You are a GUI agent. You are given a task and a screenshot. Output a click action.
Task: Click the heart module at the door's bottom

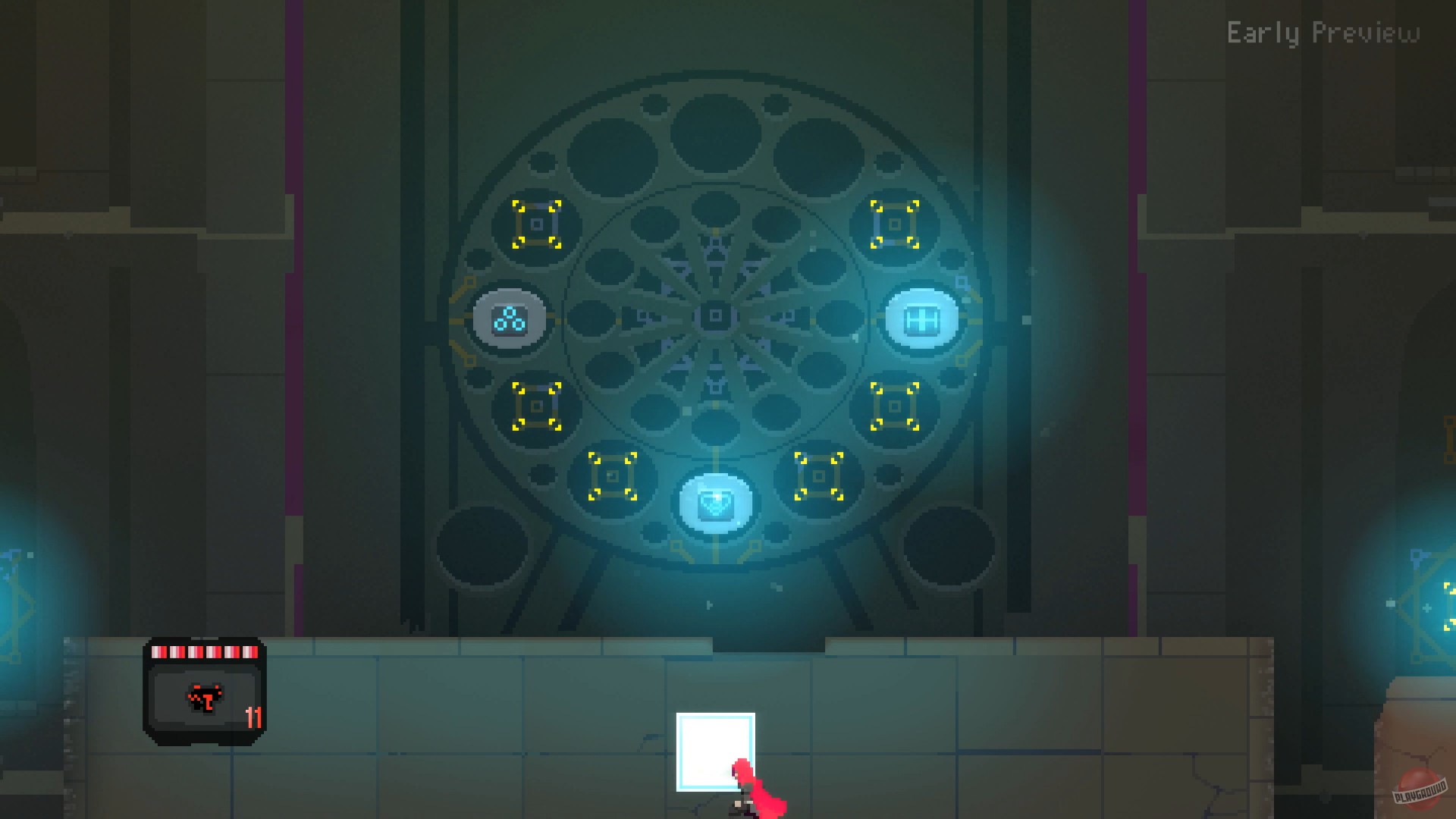[716, 505]
